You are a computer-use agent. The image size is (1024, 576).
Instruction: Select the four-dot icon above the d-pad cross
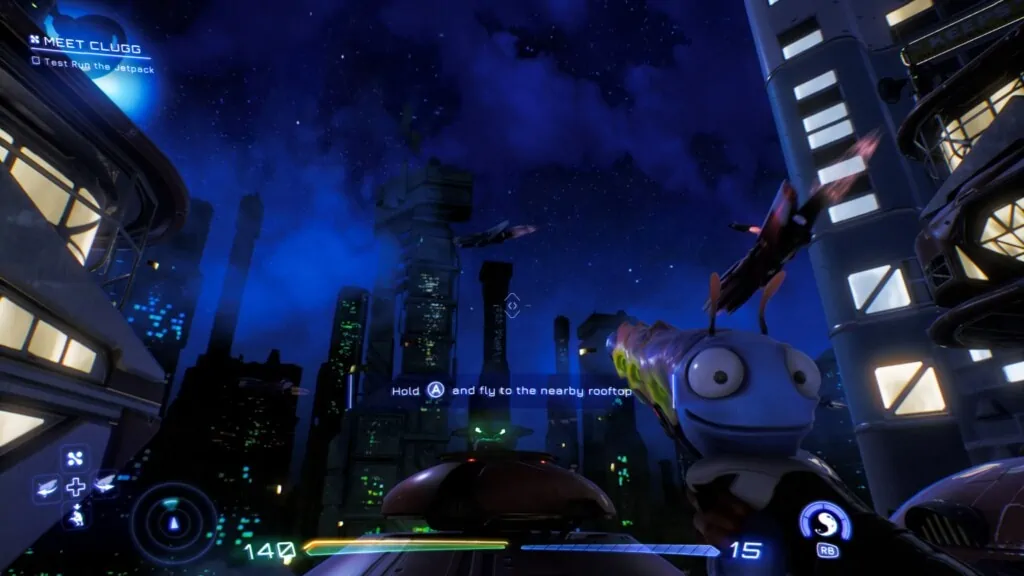pos(75,460)
